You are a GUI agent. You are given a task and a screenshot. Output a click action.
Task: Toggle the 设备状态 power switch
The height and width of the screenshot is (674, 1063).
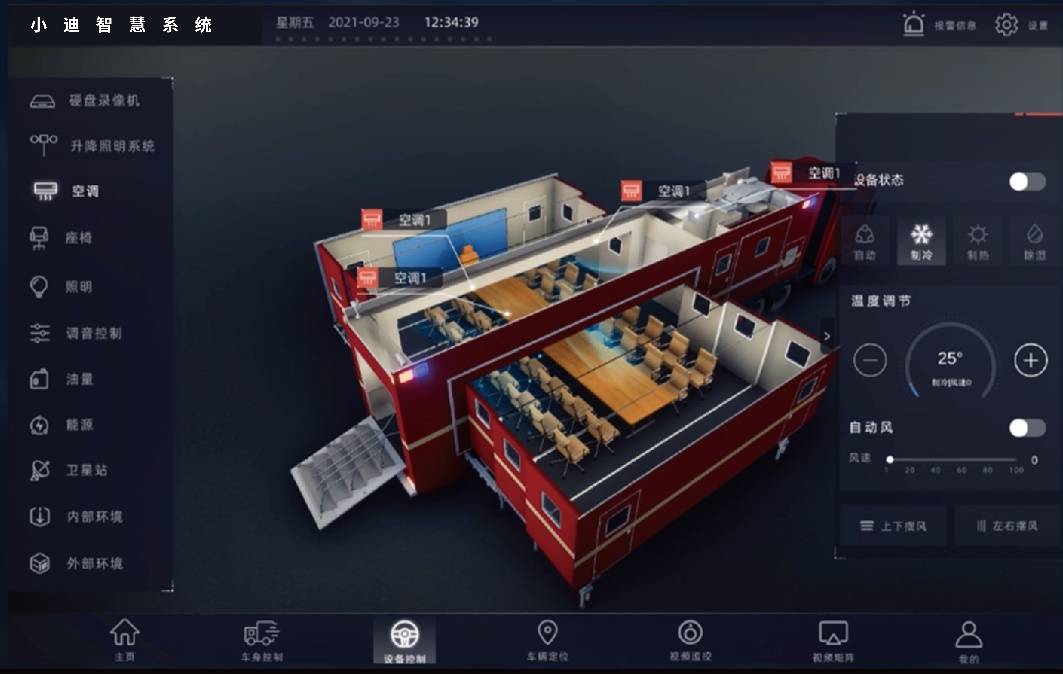coord(1026,181)
